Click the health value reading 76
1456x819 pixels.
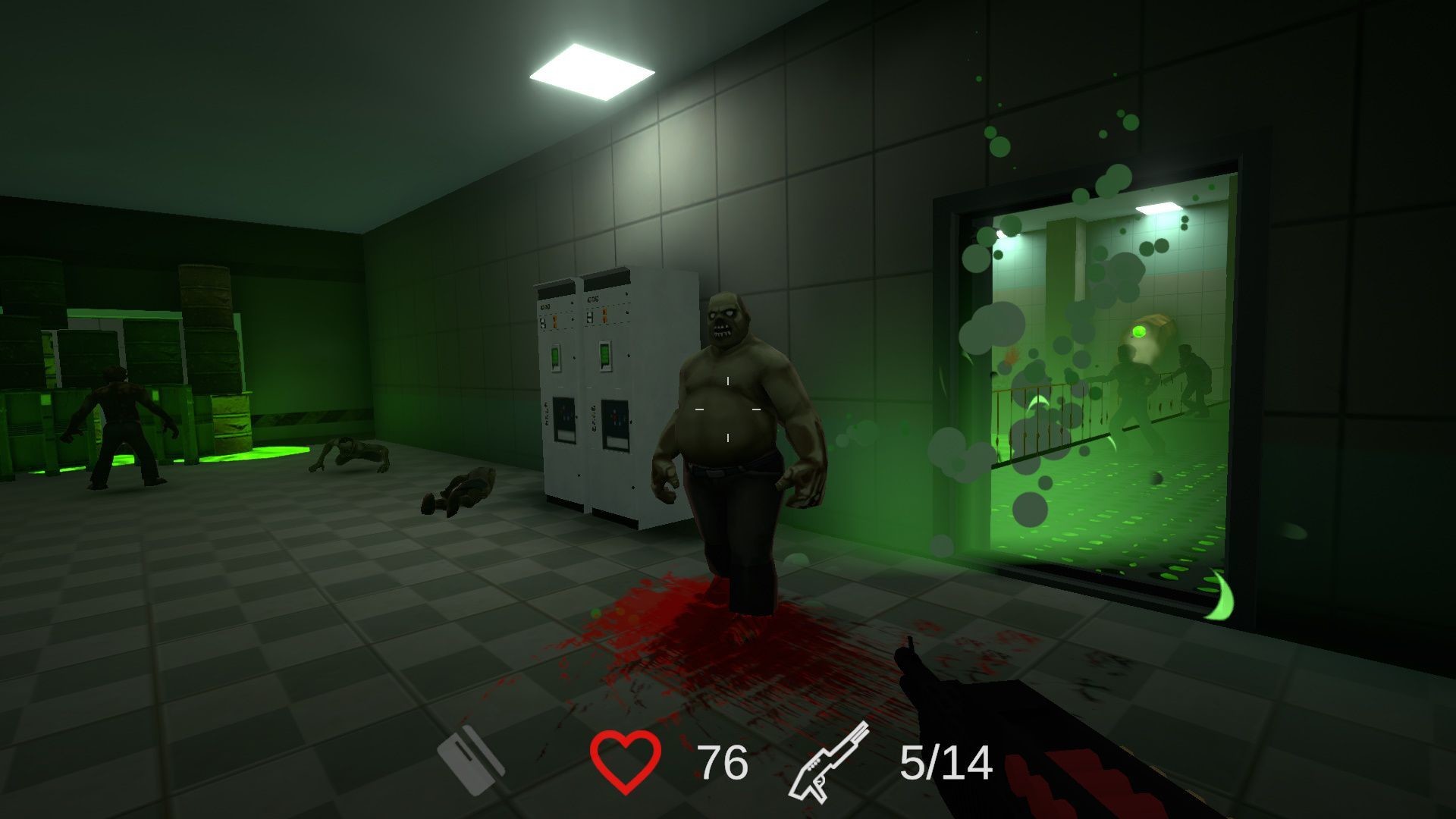722,761
